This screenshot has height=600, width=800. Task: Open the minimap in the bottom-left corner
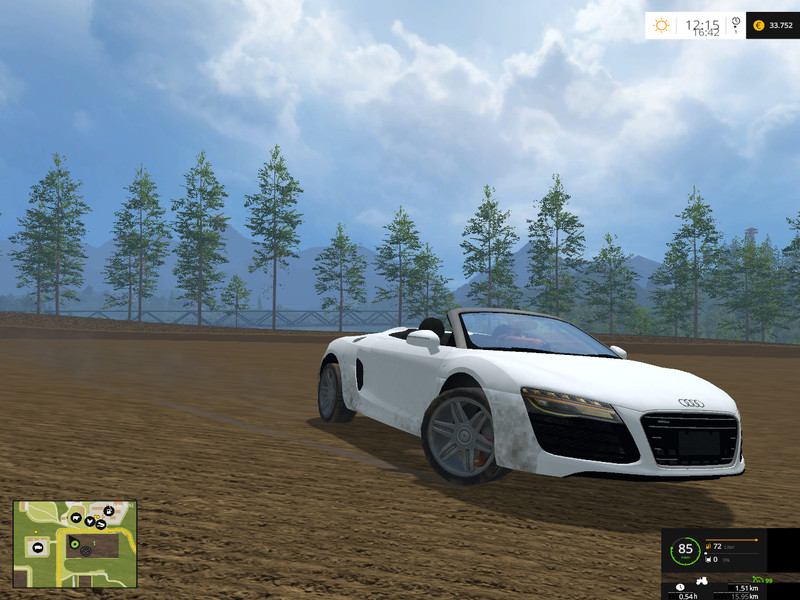(x=74, y=544)
